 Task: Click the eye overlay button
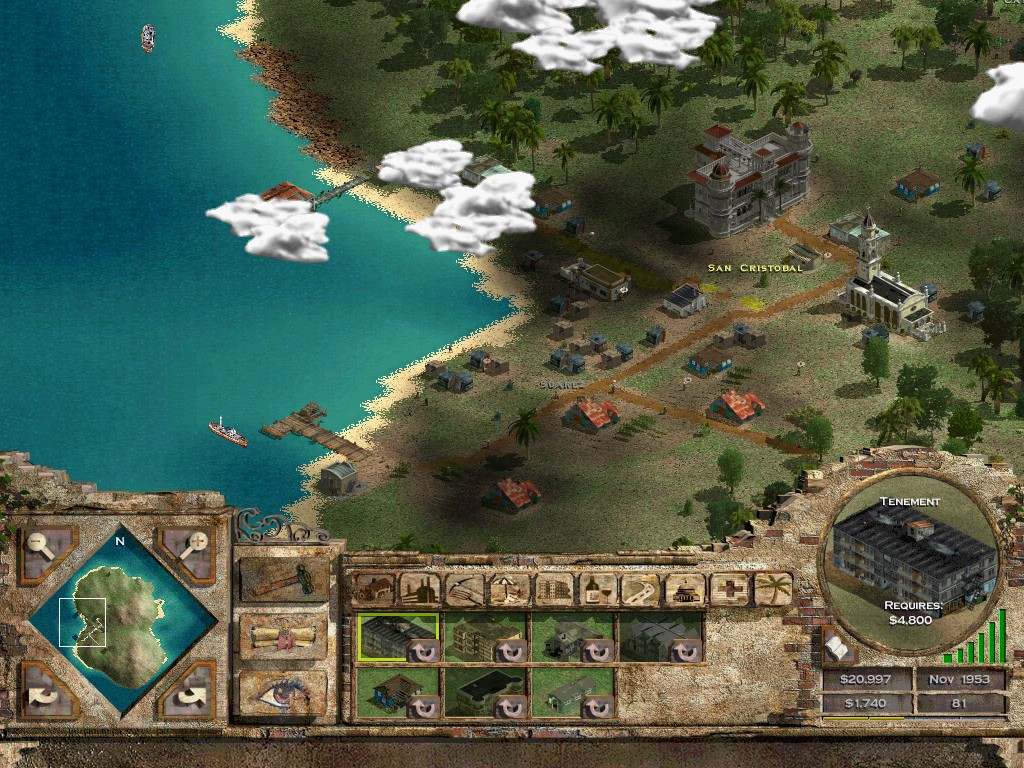tap(284, 691)
